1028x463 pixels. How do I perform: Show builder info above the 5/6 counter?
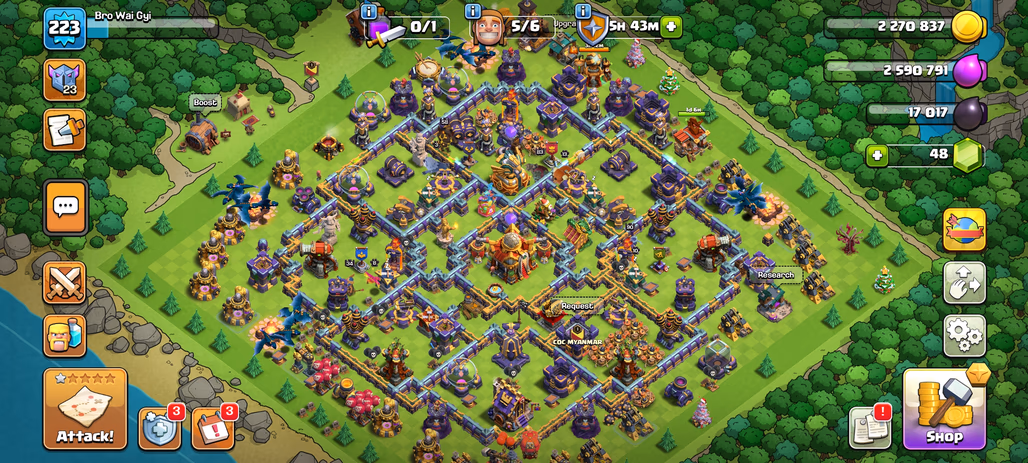(x=476, y=11)
